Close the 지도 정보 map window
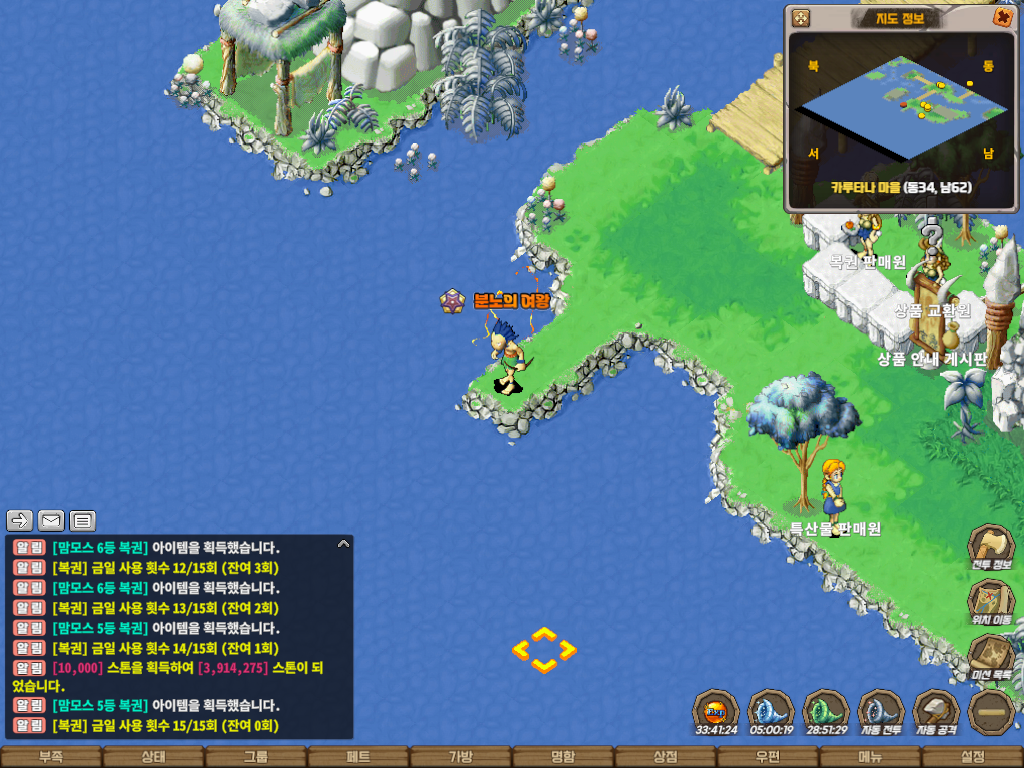Viewport: 1024px width, 768px height. click(1002, 17)
